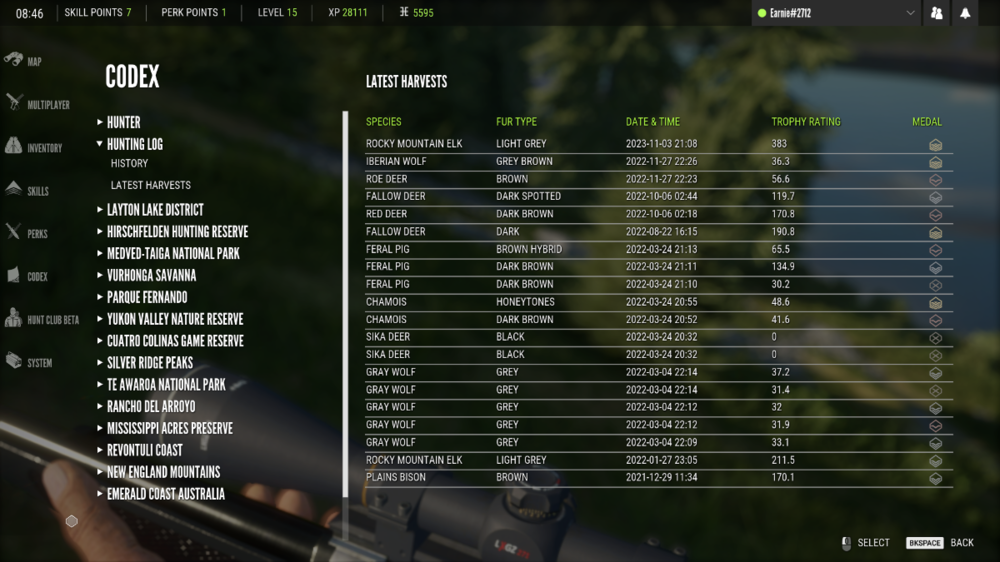Select Hunt Club Beta in sidebar
The width and height of the screenshot is (1000, 562).
(42, 320)
